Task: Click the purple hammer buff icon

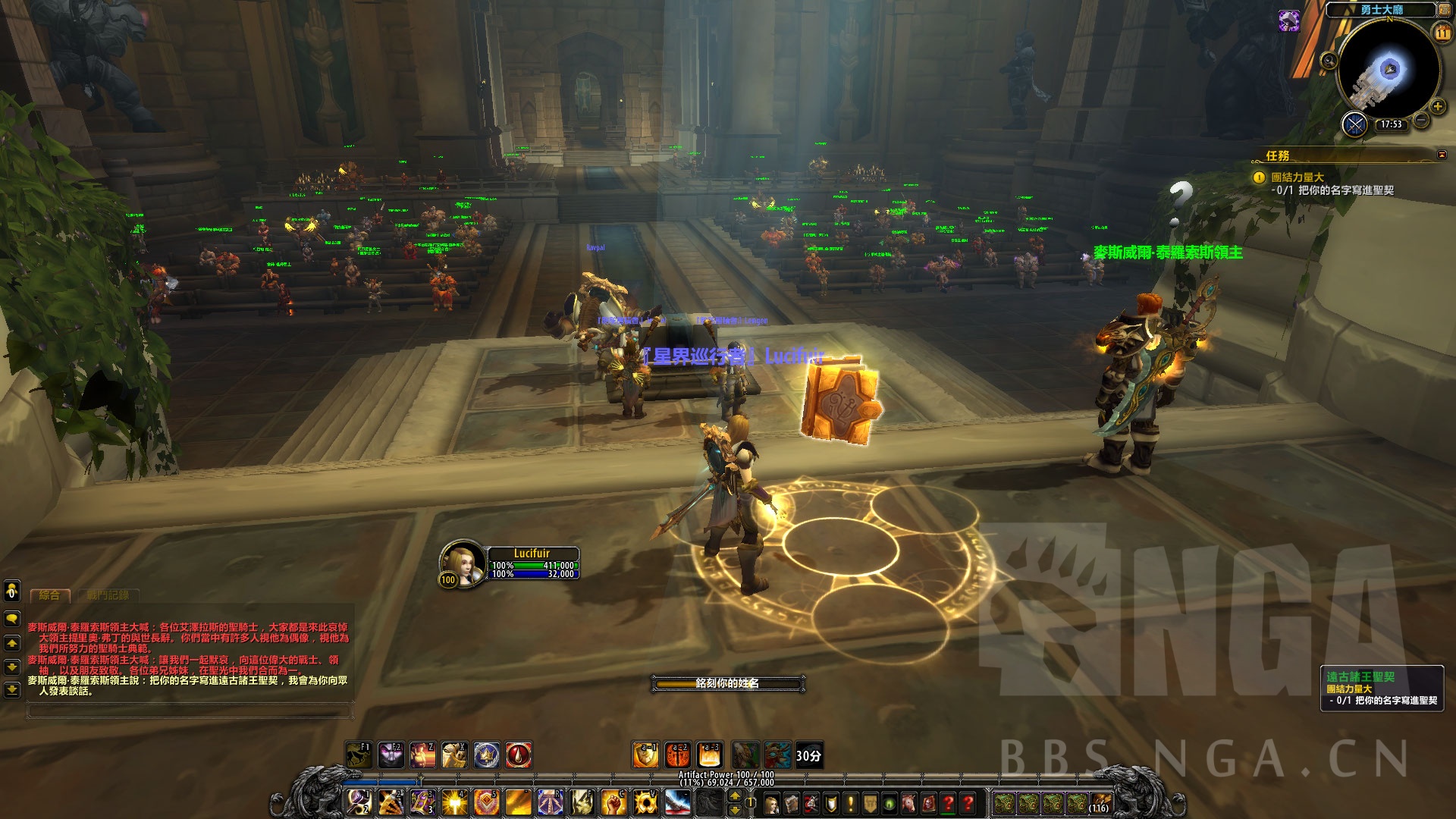Action: 1289,20
